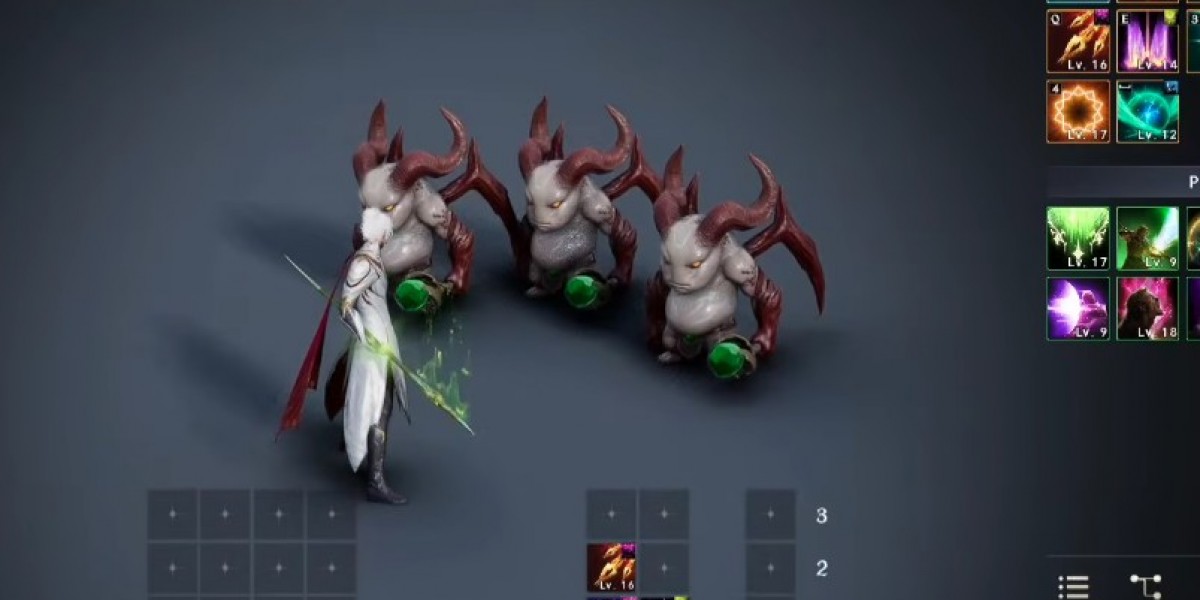Open the skill tree branch icon
This screenshot has width=1200, height=600.
coord(1145,586)
